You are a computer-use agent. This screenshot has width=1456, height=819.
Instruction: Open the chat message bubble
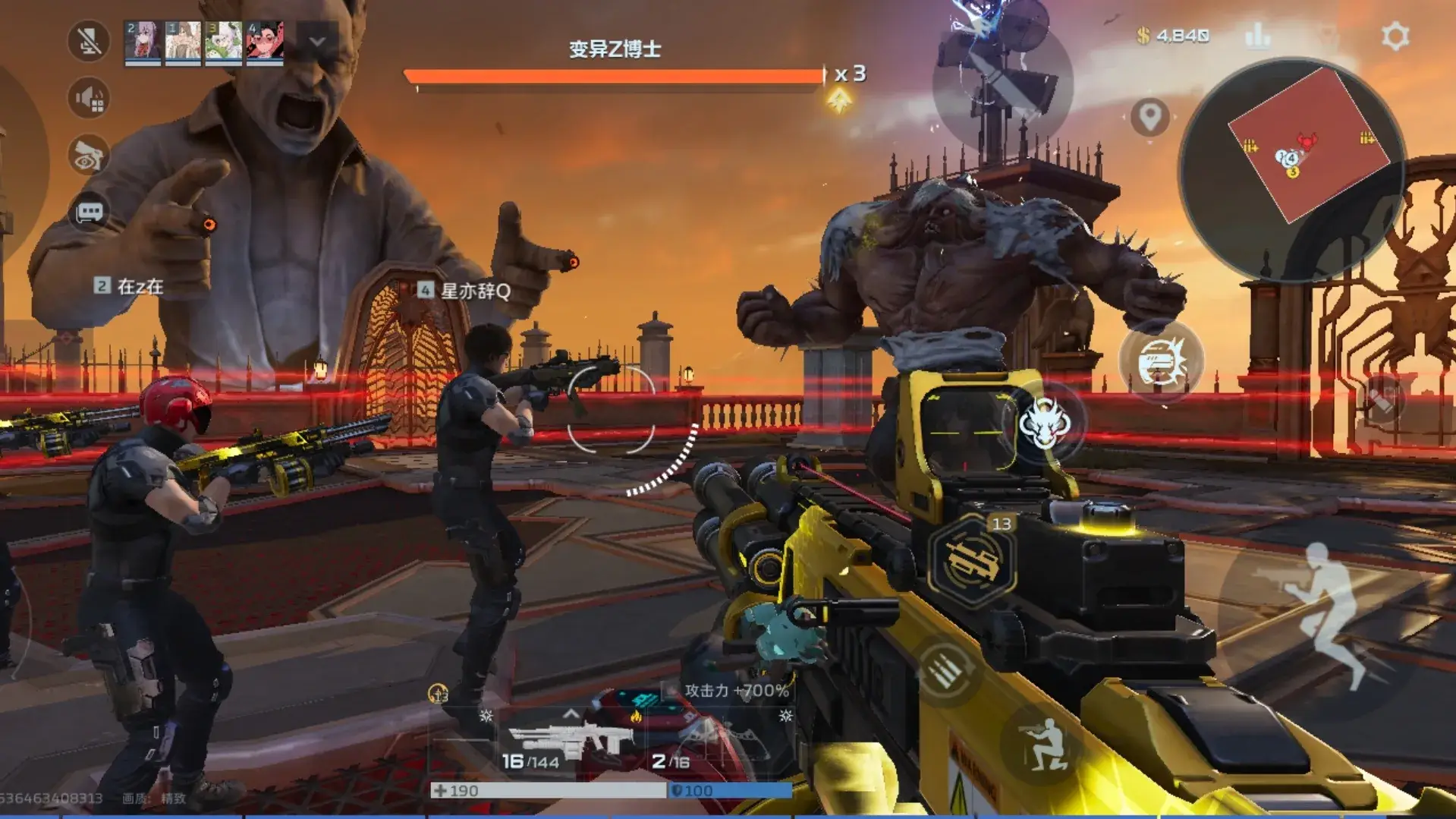tap(89, 212)
